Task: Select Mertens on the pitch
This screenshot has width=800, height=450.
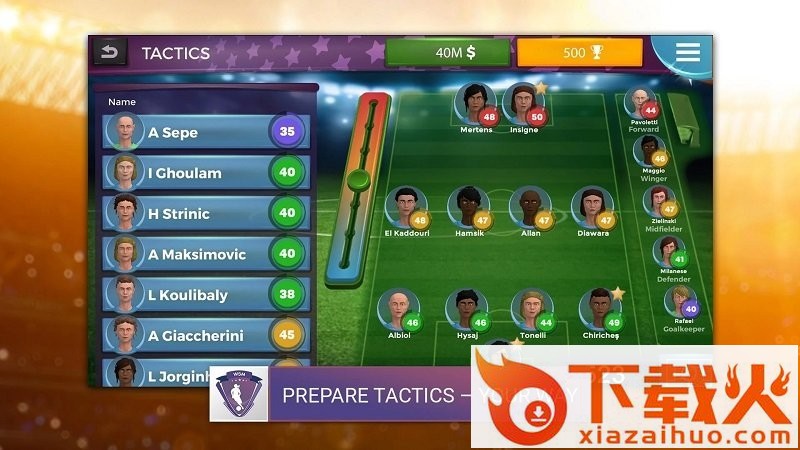Action: (x=474, y=104)
